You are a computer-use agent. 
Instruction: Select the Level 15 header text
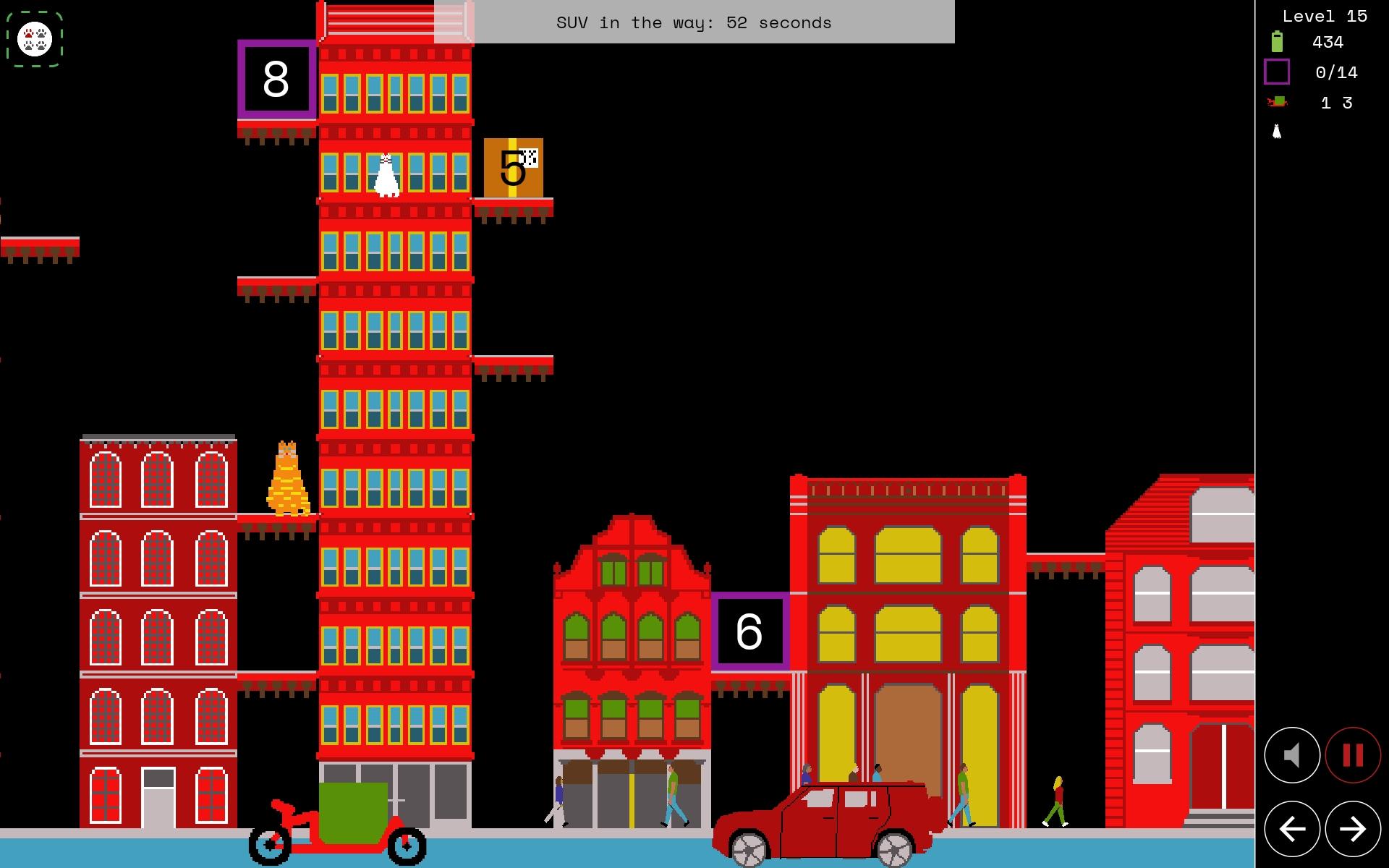(1327, 15)
